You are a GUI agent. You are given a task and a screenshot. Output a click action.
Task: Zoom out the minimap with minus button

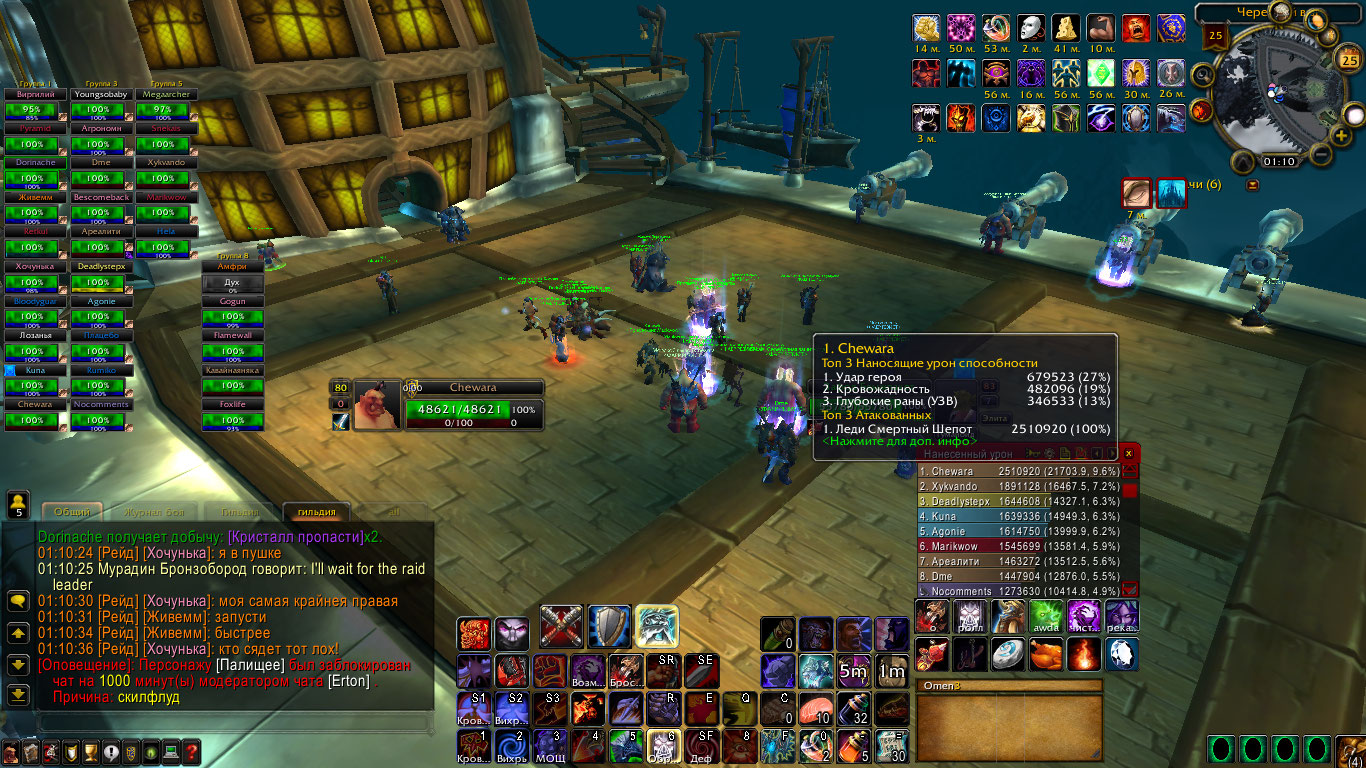[x=1321, y=155]
